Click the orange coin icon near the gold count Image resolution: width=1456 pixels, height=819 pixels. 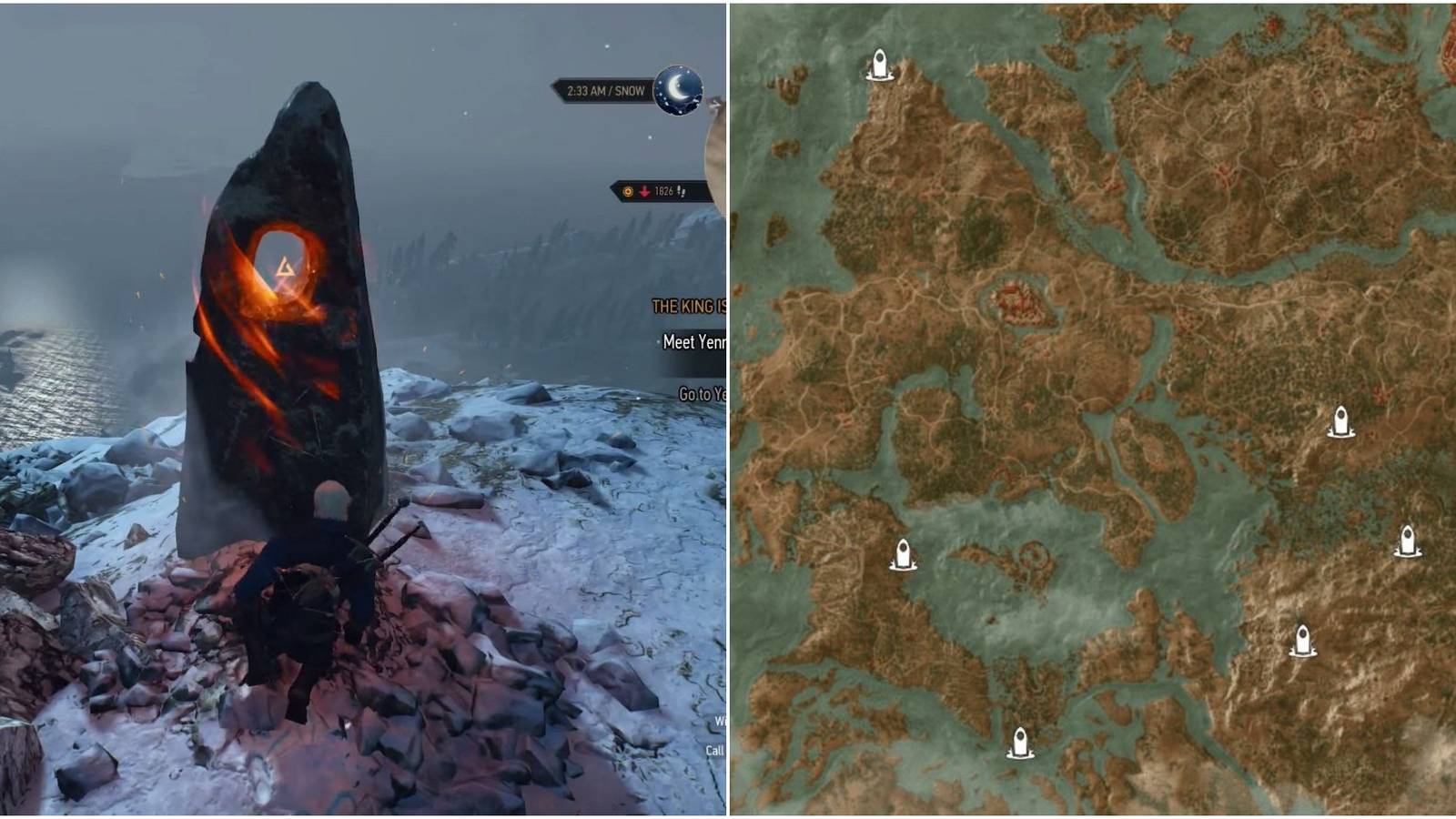[x=626, y=192]
